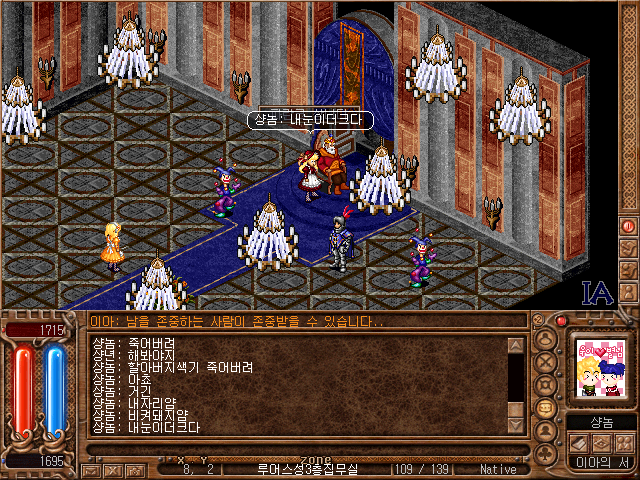This screenshot has height=480, width=640.
Task: Click the chat scroll down arrow
Action: 516,426
